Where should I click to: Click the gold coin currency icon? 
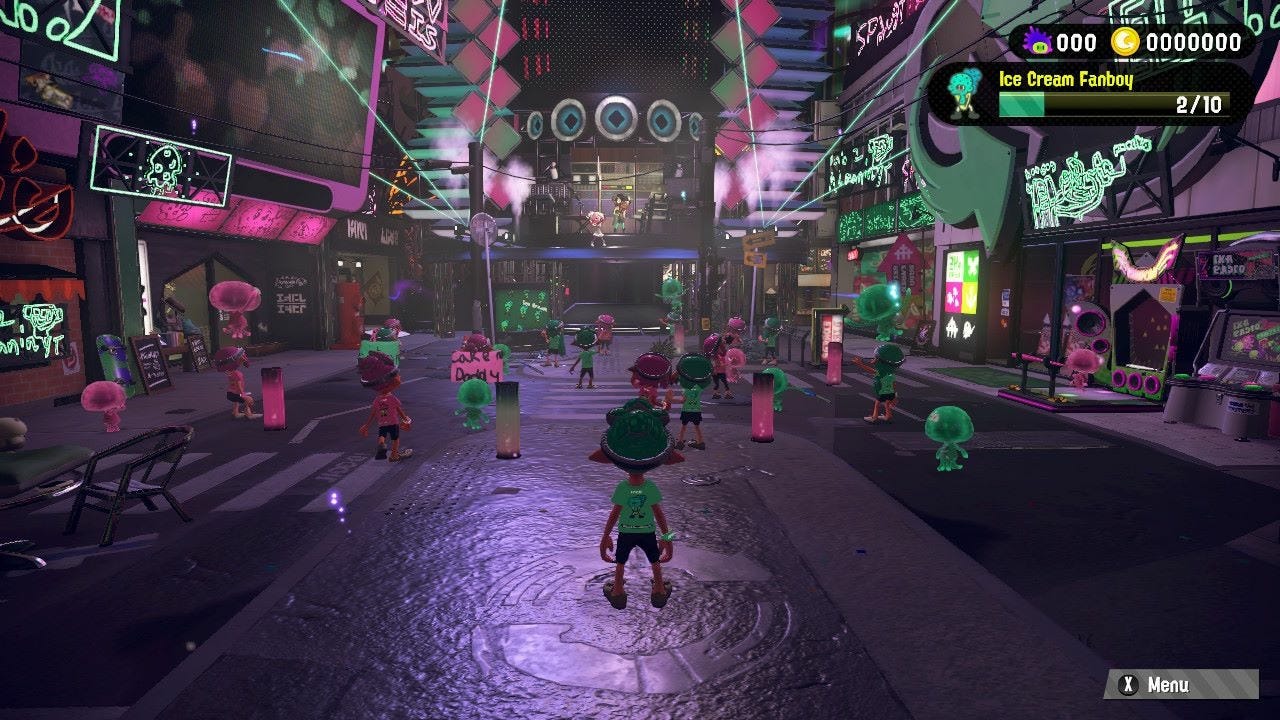pos(1125,42)
